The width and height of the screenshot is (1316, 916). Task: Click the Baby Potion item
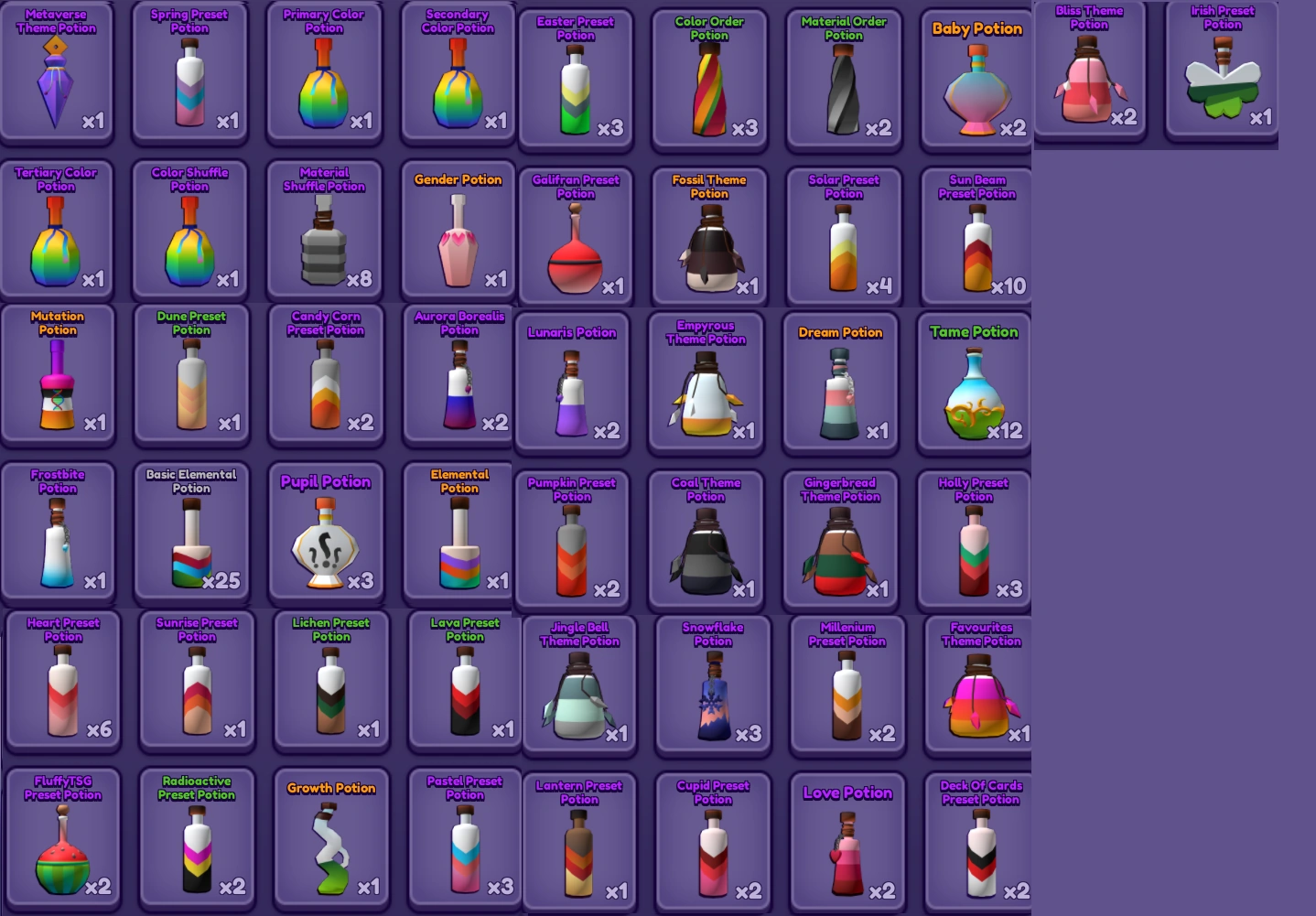[976, 78]
